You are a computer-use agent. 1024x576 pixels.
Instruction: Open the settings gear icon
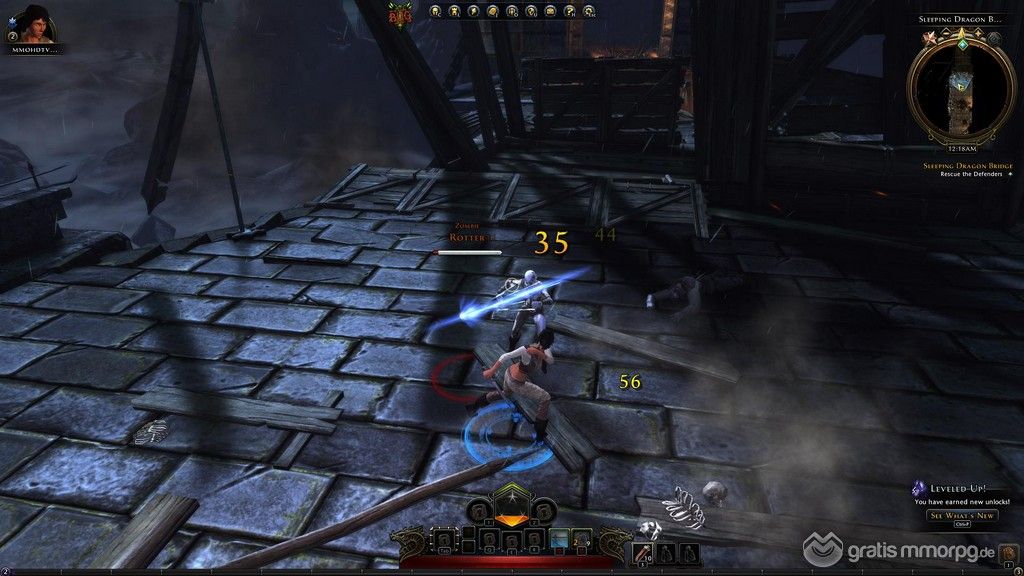(585, 11)
